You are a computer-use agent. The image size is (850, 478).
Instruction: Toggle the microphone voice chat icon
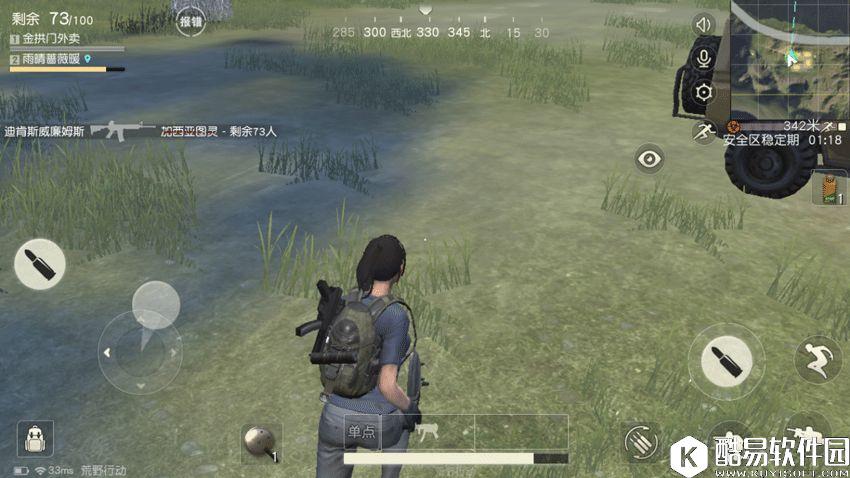pyautogui.click(x=704, y=58)
